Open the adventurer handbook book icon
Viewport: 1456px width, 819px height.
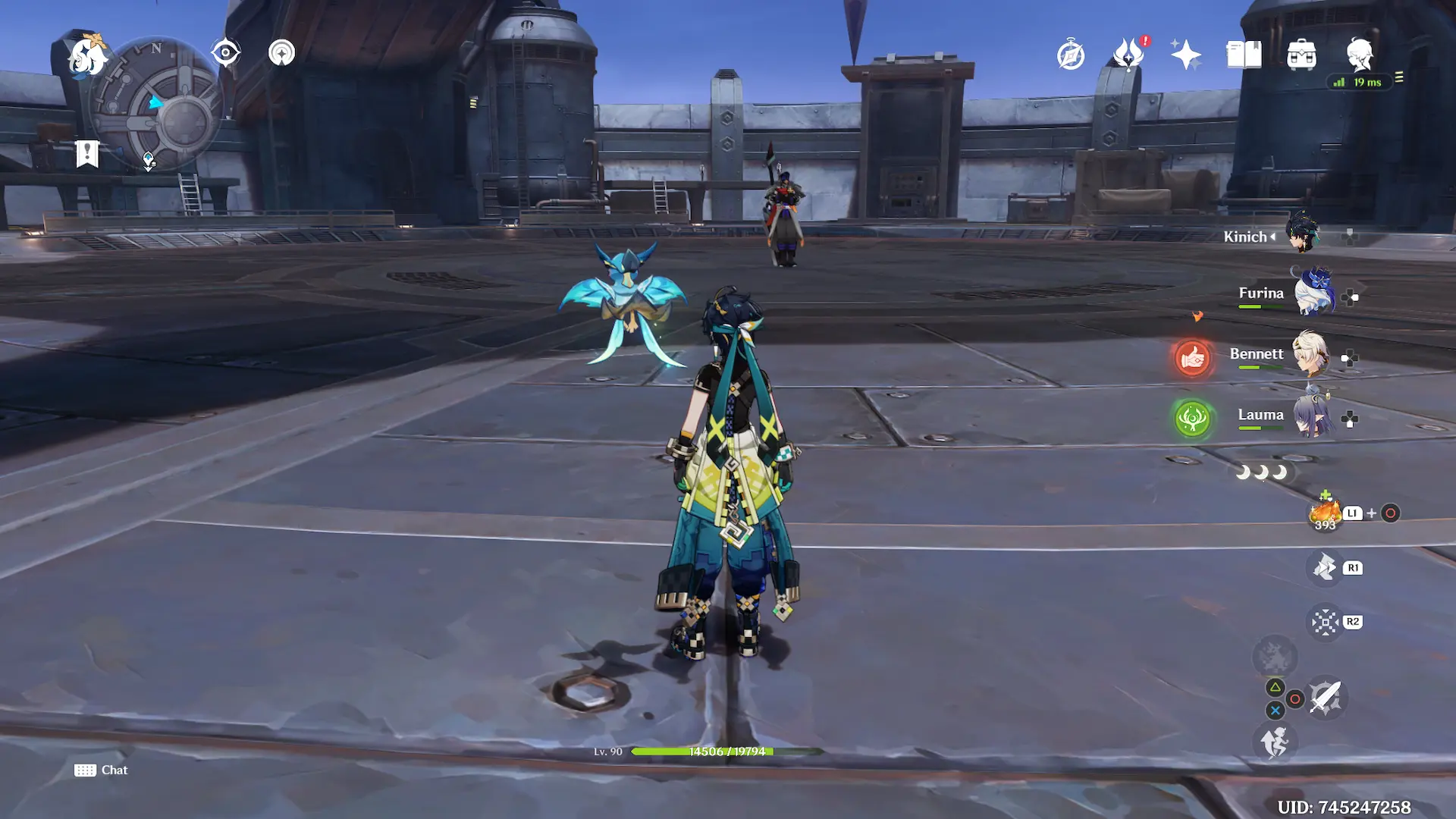click(1244, 55)
